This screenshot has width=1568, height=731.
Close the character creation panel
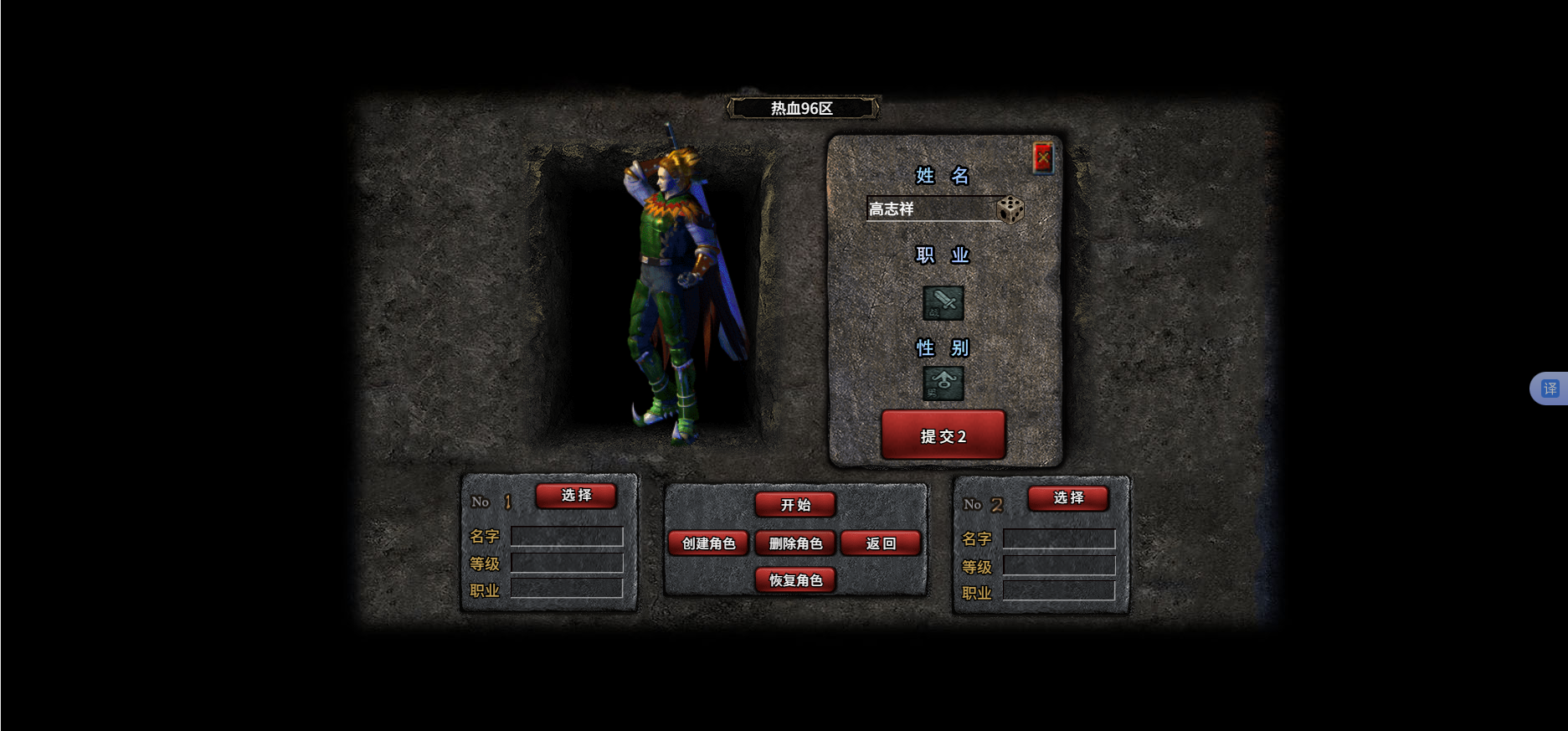tap(1042, 157)
